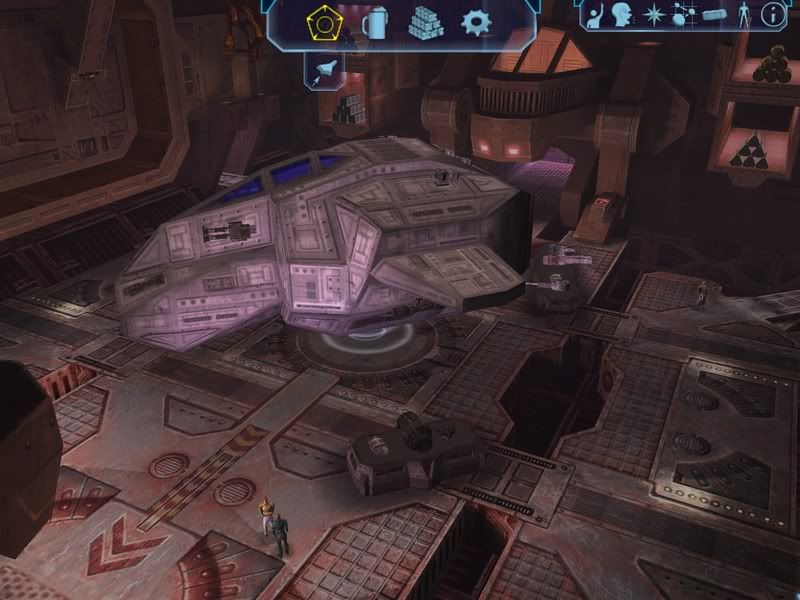This screenshot has height=600, width=800.
Task: Select the talking head icon
Action: (624, 15)
